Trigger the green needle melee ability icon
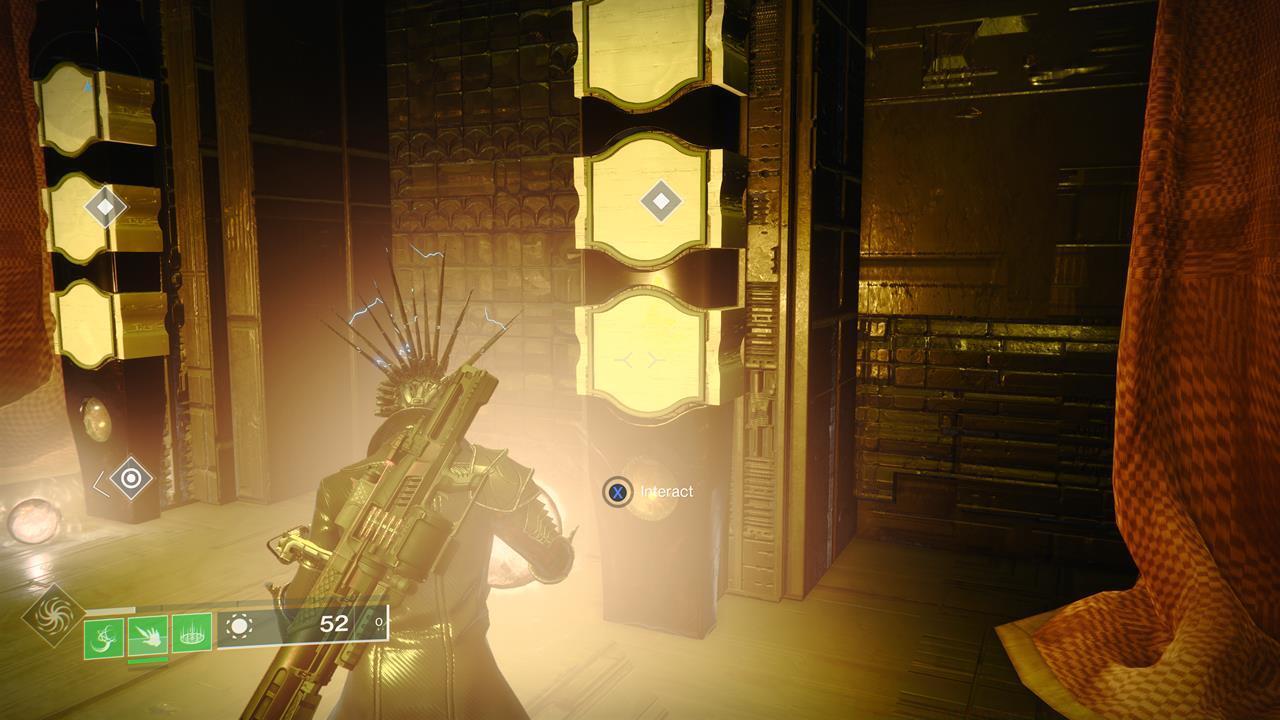The width and height of the screenshot is (1280, 720). pyautogui.click(x=148, y=634)
